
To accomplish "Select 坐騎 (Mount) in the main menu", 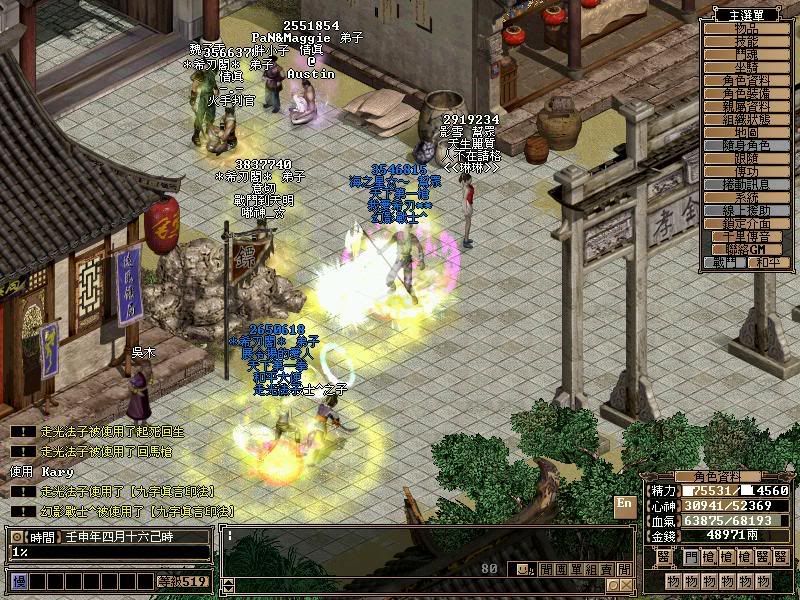I will (x=747, y=67).
